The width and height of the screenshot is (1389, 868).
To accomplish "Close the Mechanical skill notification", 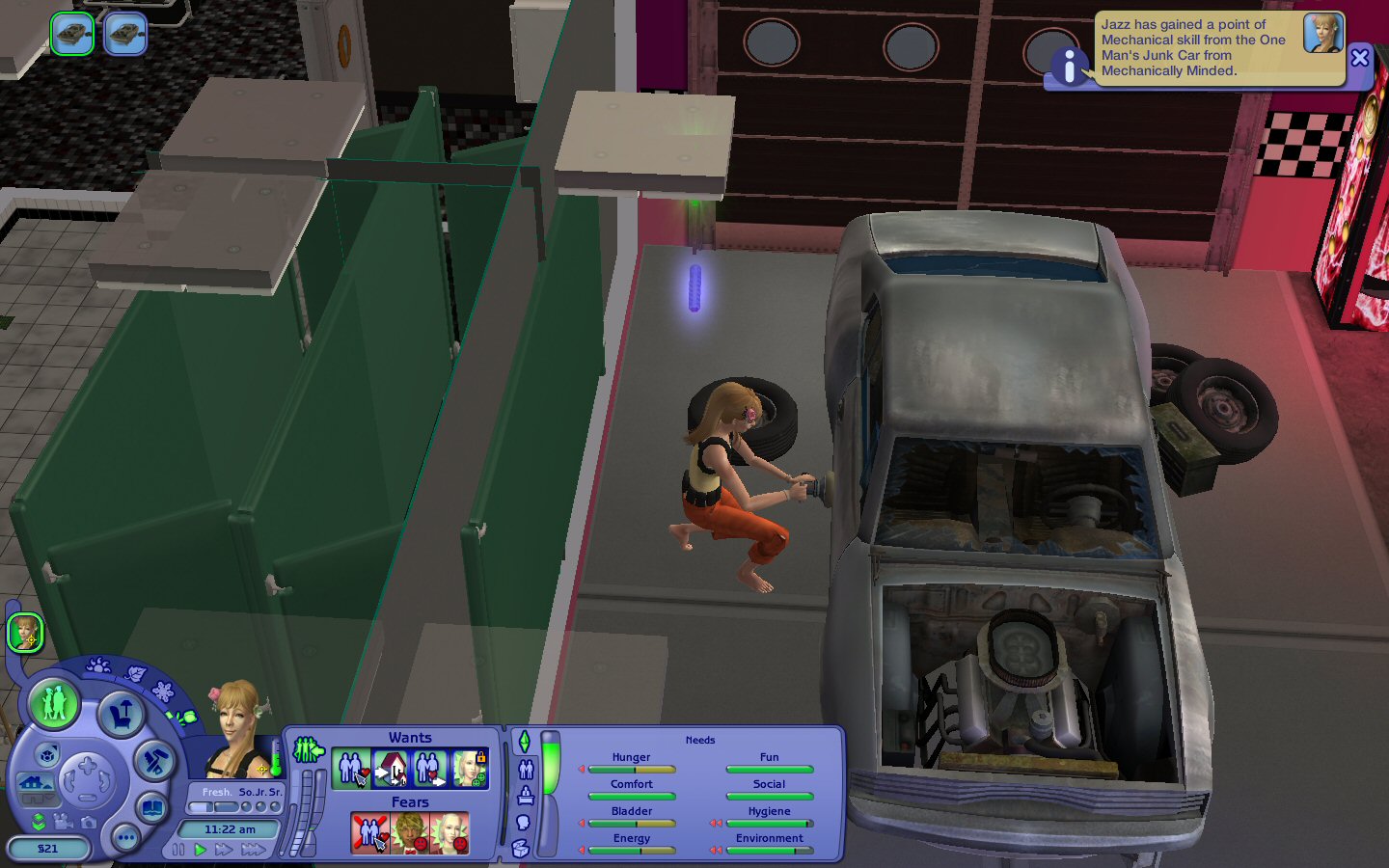I will [x=1359, y=58].
